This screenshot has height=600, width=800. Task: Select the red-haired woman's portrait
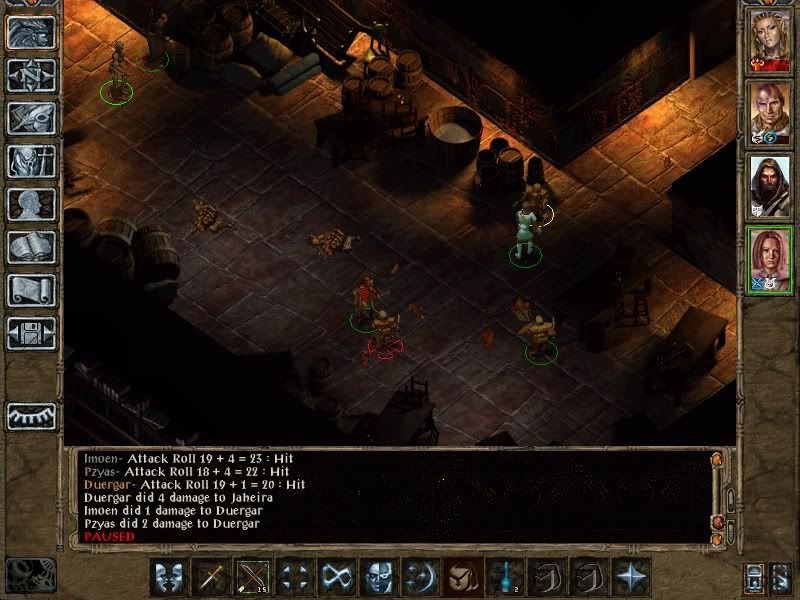pos(770,259)
